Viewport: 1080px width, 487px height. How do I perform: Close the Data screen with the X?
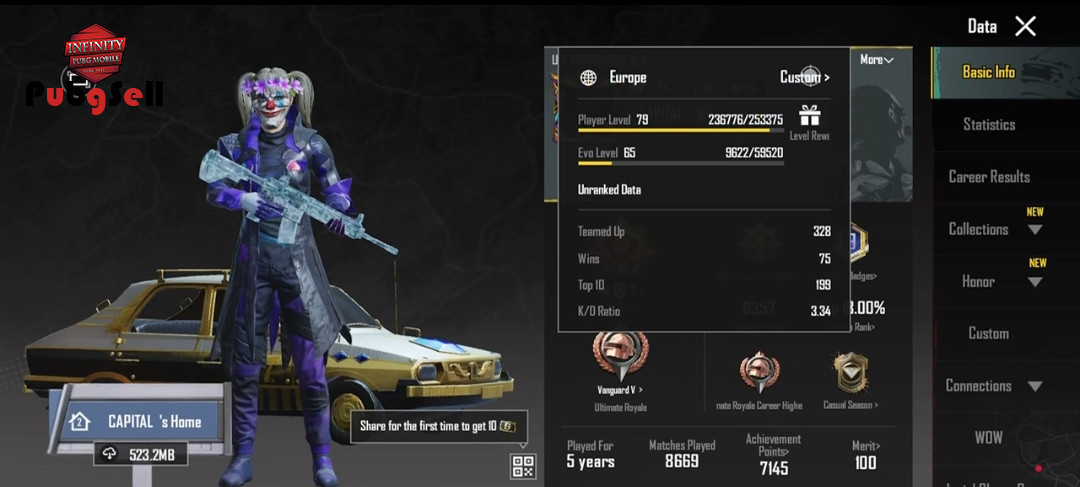point(1025,27)
